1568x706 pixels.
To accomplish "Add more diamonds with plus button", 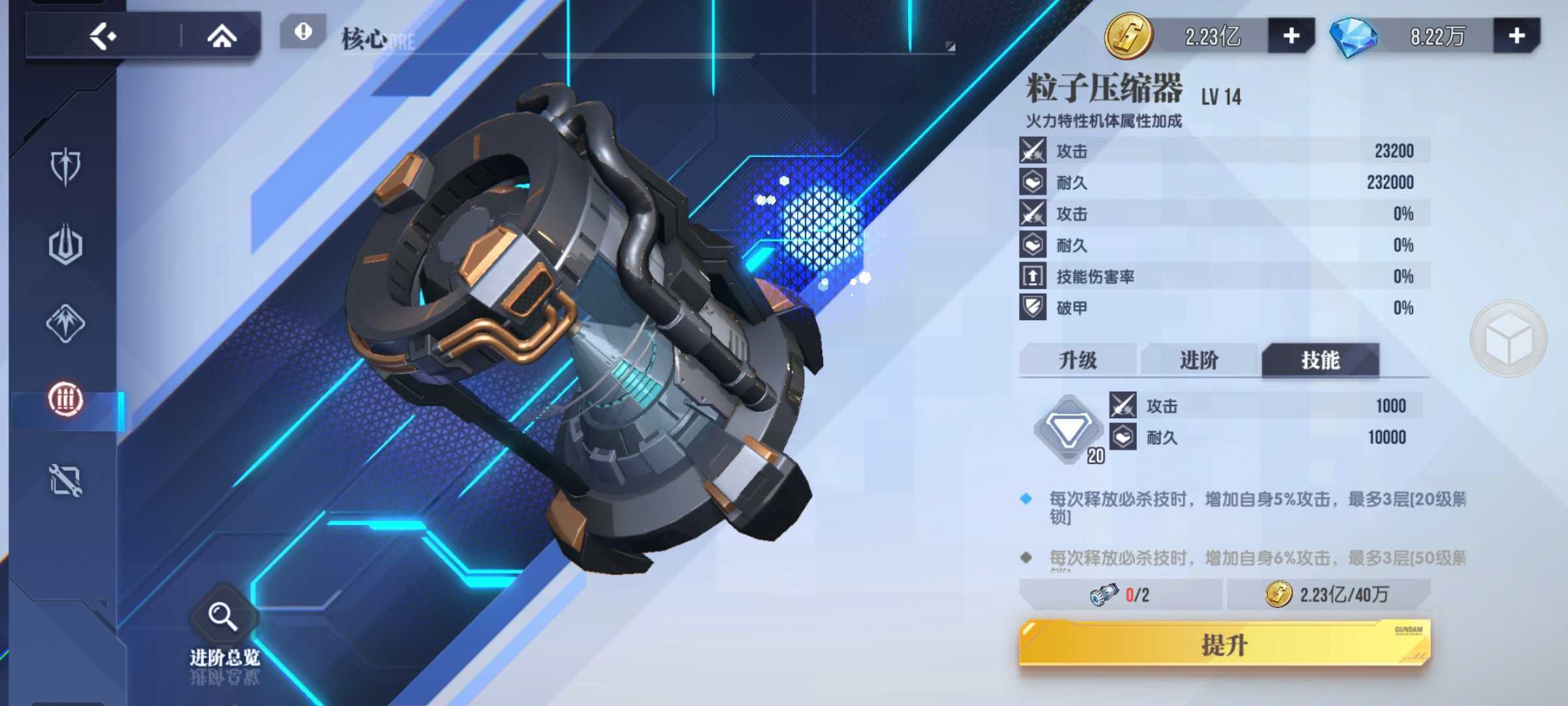I will pyautogui.click(x=1516, y=36).
